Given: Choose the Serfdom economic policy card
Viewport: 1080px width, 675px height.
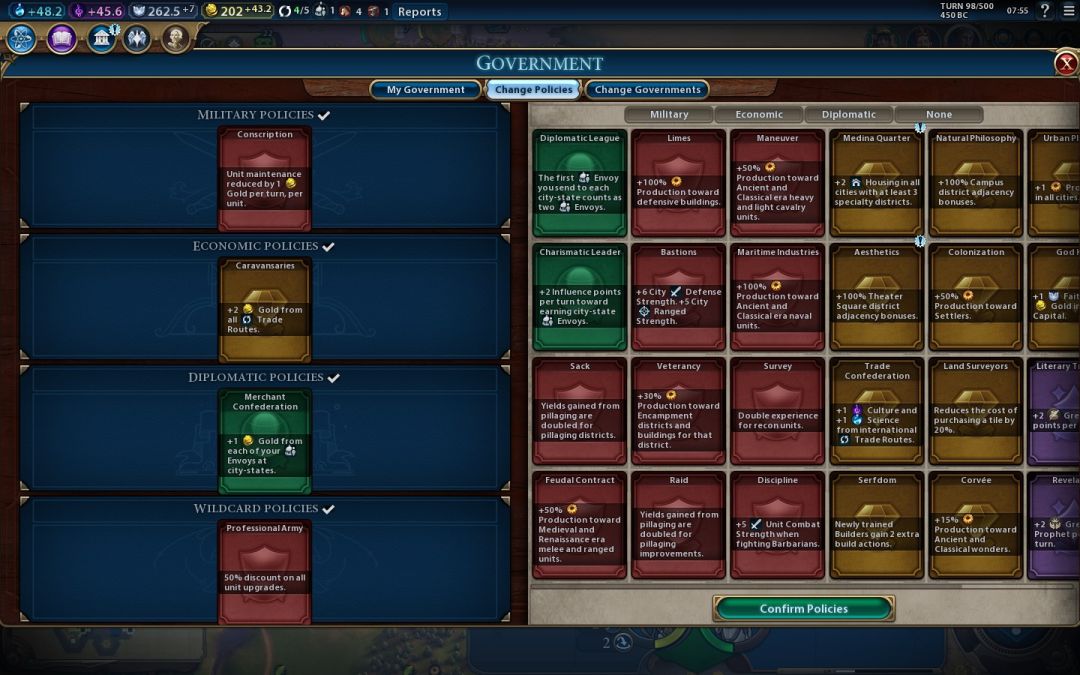Looking at the screenshot, I should point(876,525).
